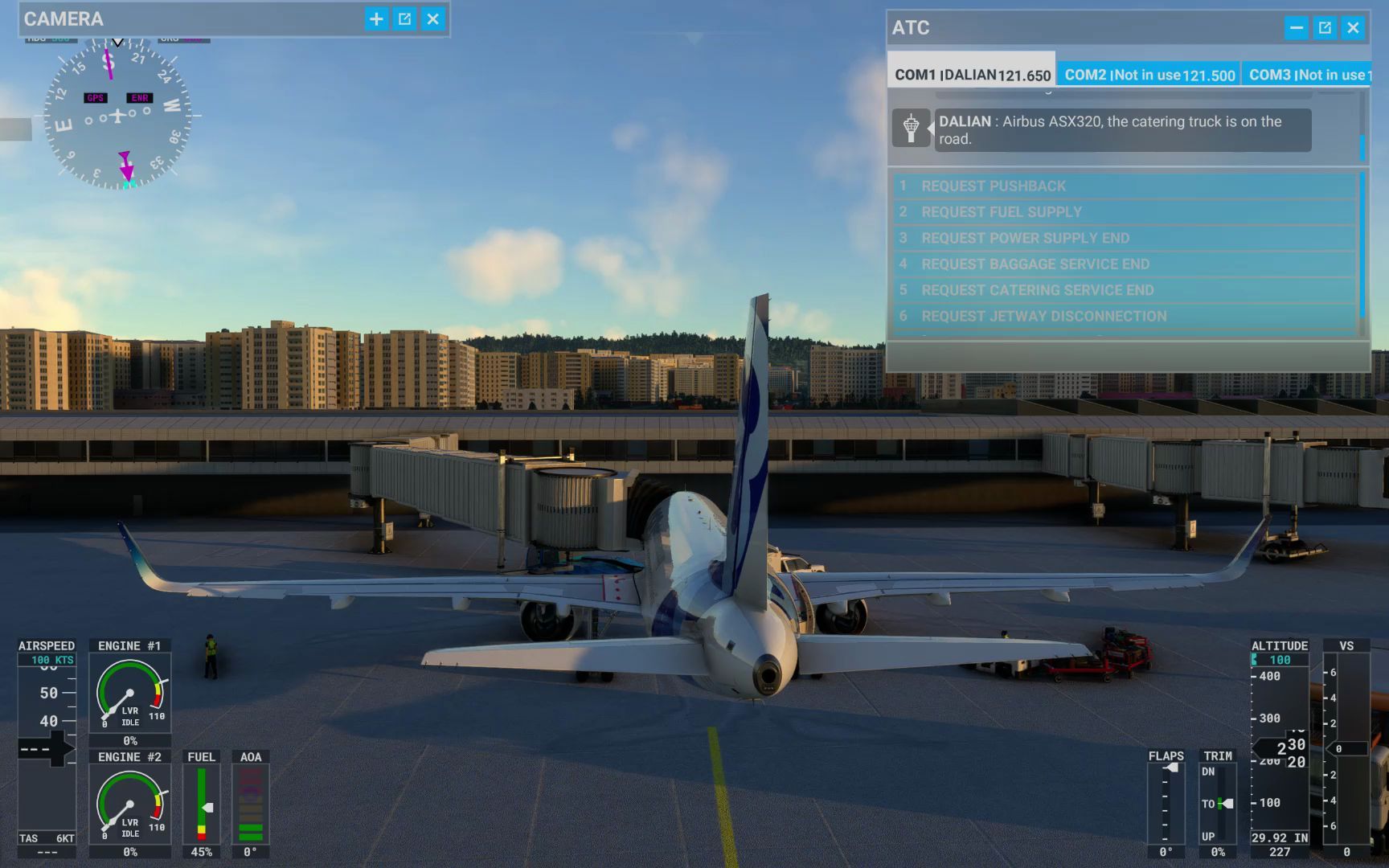Pop out the CAMERA window
The height and width of the screenshot is (868, 1389).
tap(405, 18)
